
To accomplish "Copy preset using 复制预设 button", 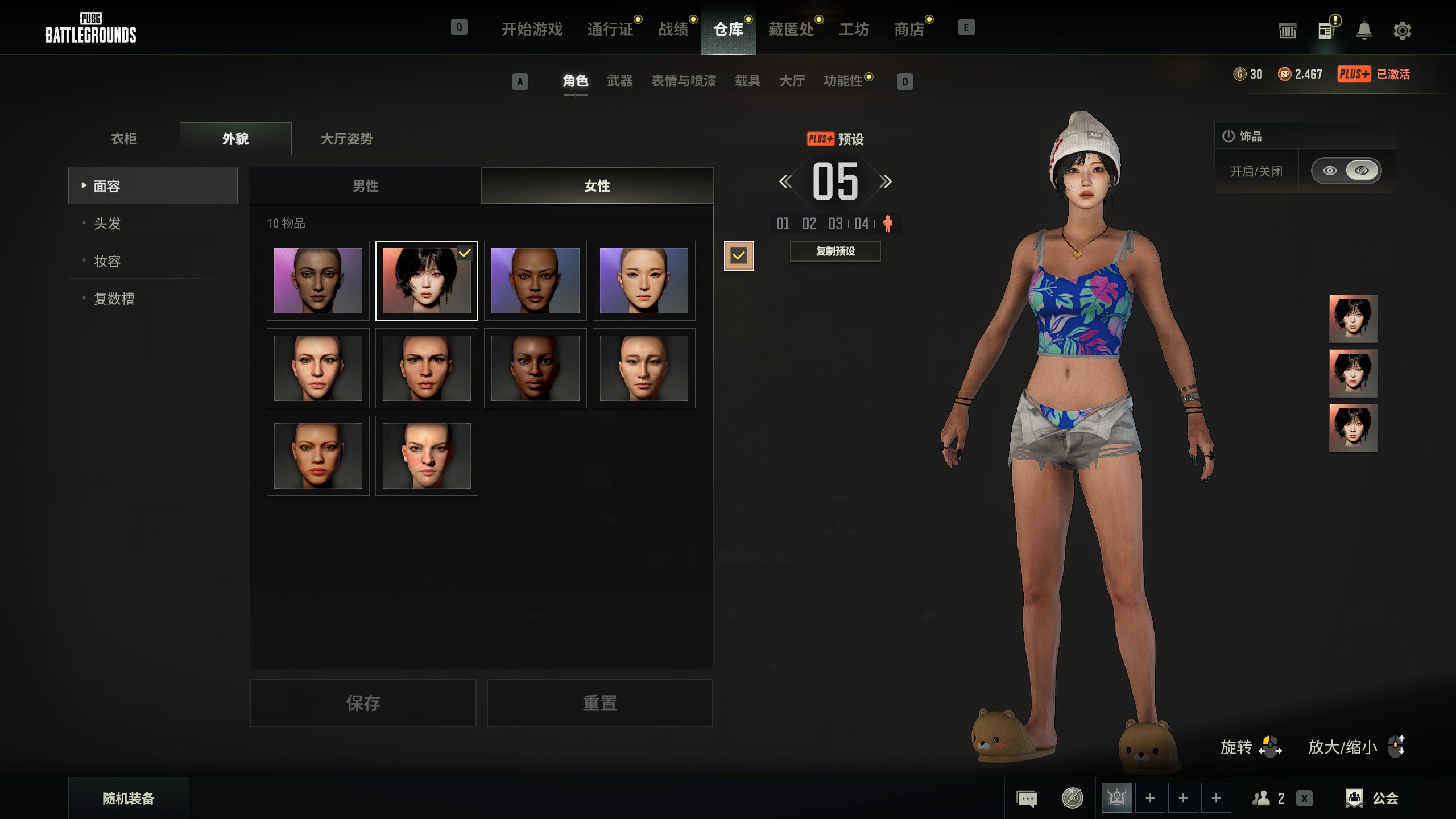I will (835, 251).
